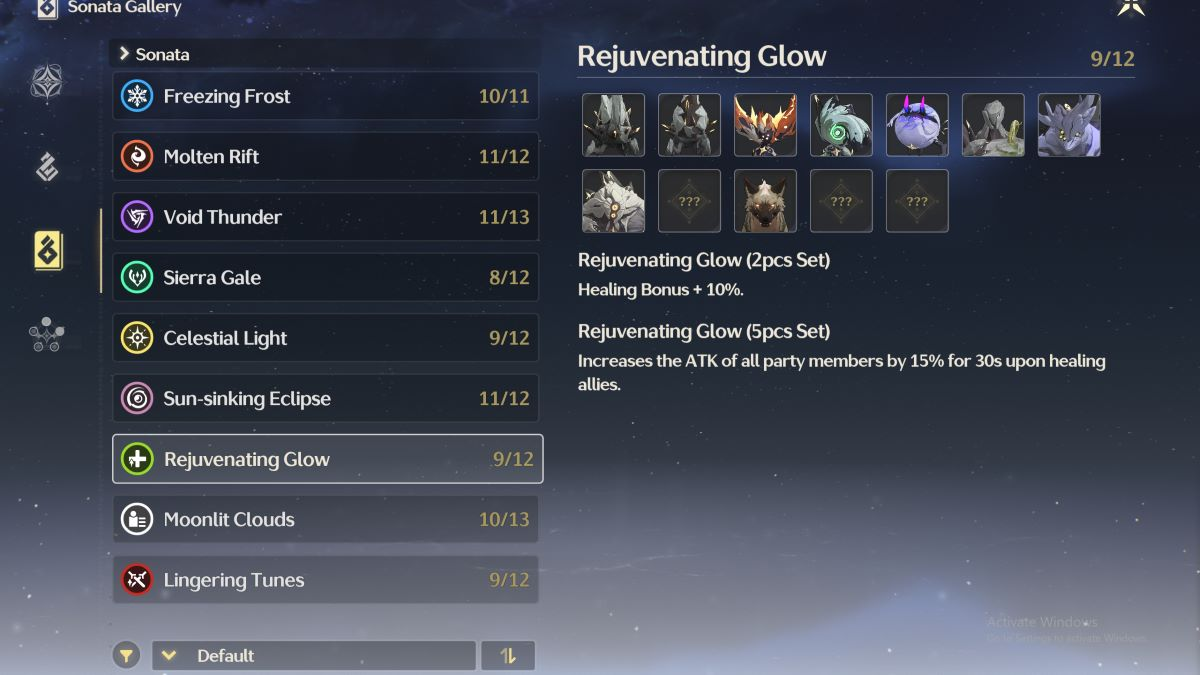Show the Celestial Light sonata details
Viewport: 1200px width, 675px height.
tap(325, 338)
